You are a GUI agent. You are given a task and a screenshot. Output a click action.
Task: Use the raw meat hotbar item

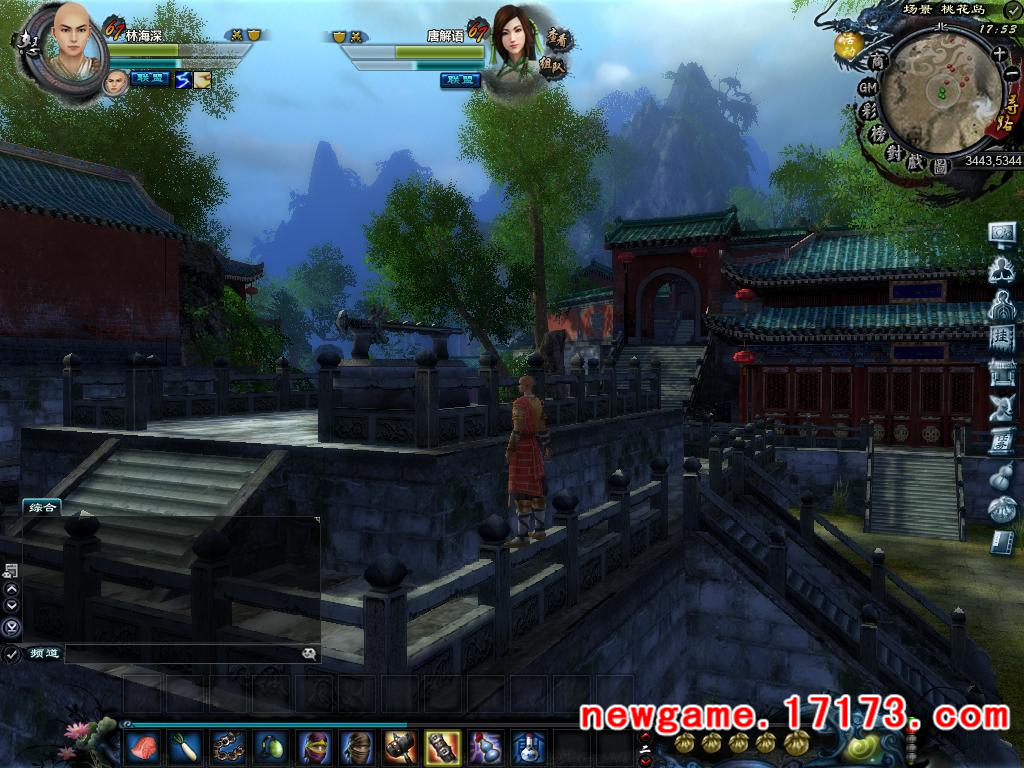141,746
